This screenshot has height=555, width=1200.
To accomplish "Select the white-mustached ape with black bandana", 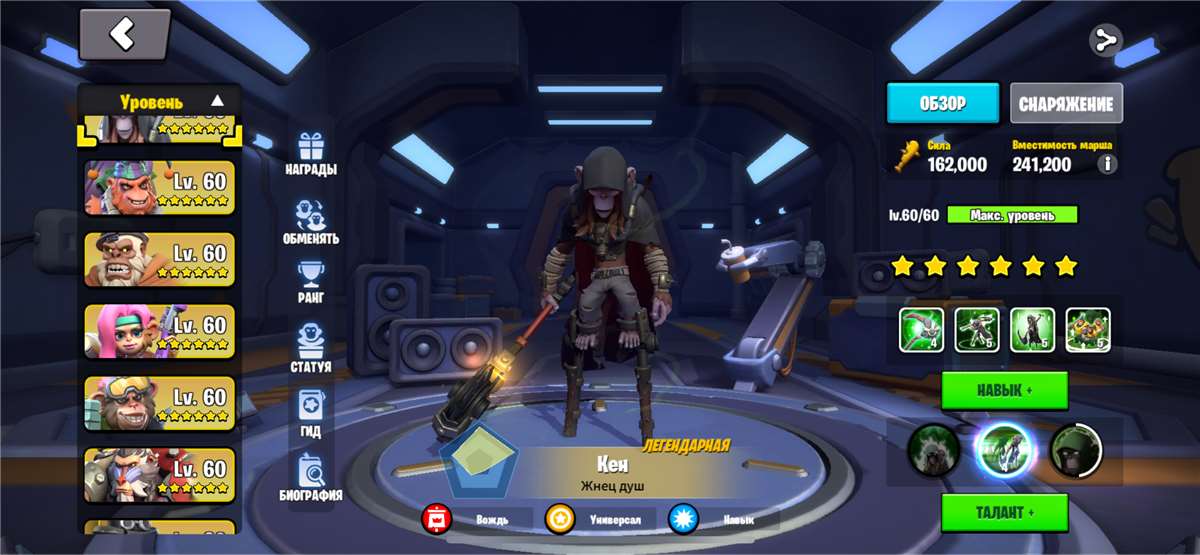I will coord(159,259).
